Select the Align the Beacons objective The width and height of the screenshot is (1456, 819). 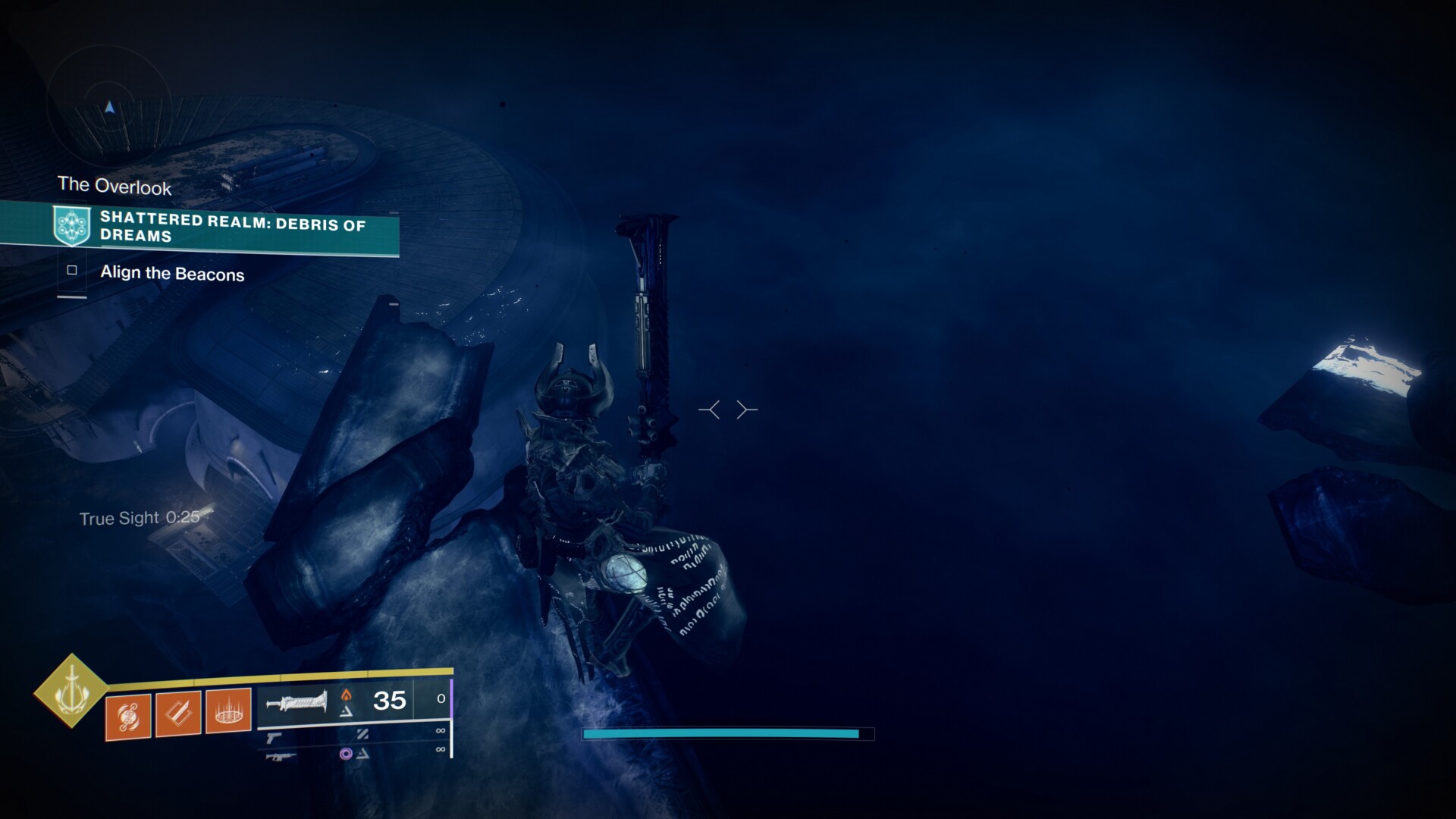(x=172, y=274)
